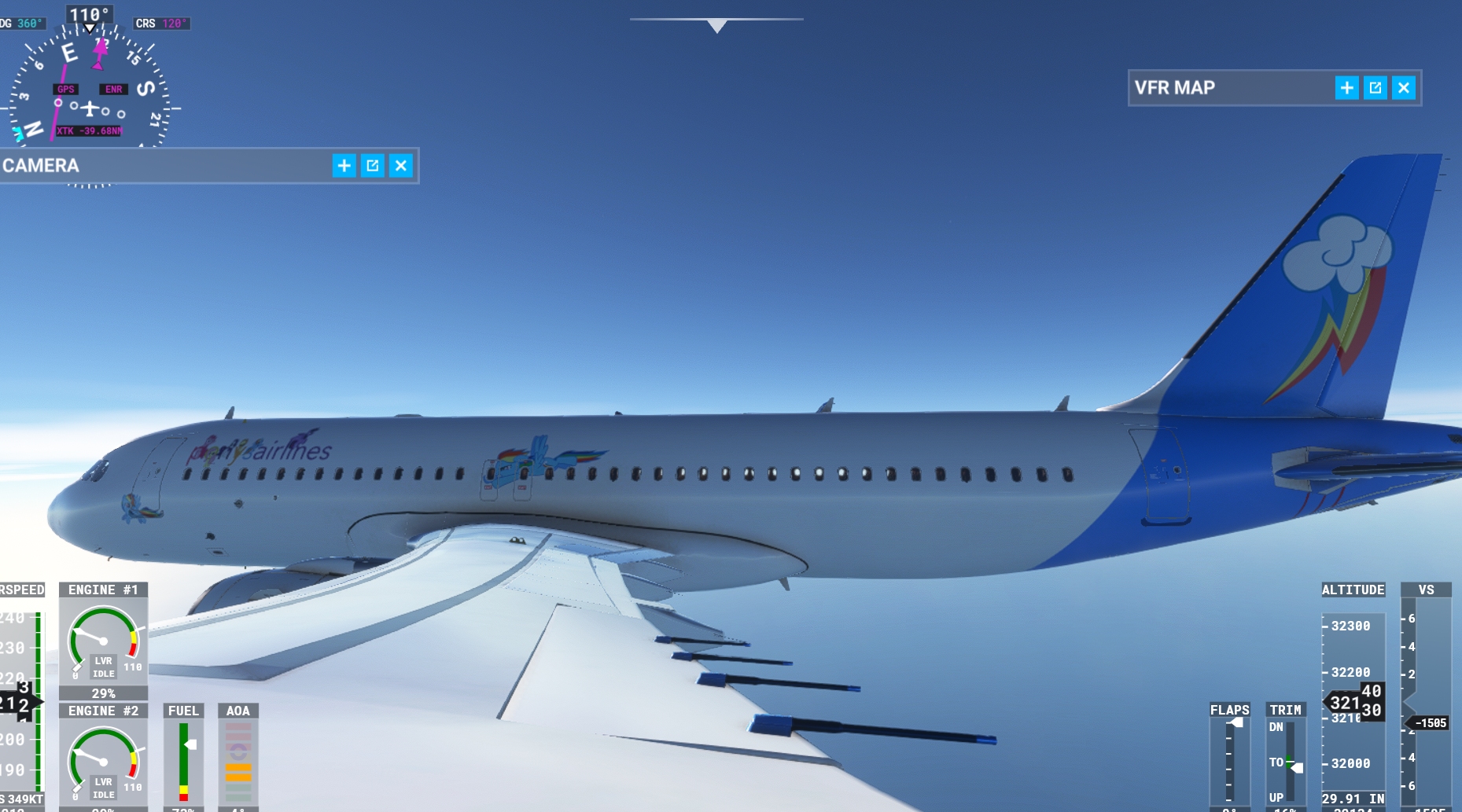Viewport: 1462px width, 812px height.
Task: Pop out the Camera panel window
Action: point(372,166)
